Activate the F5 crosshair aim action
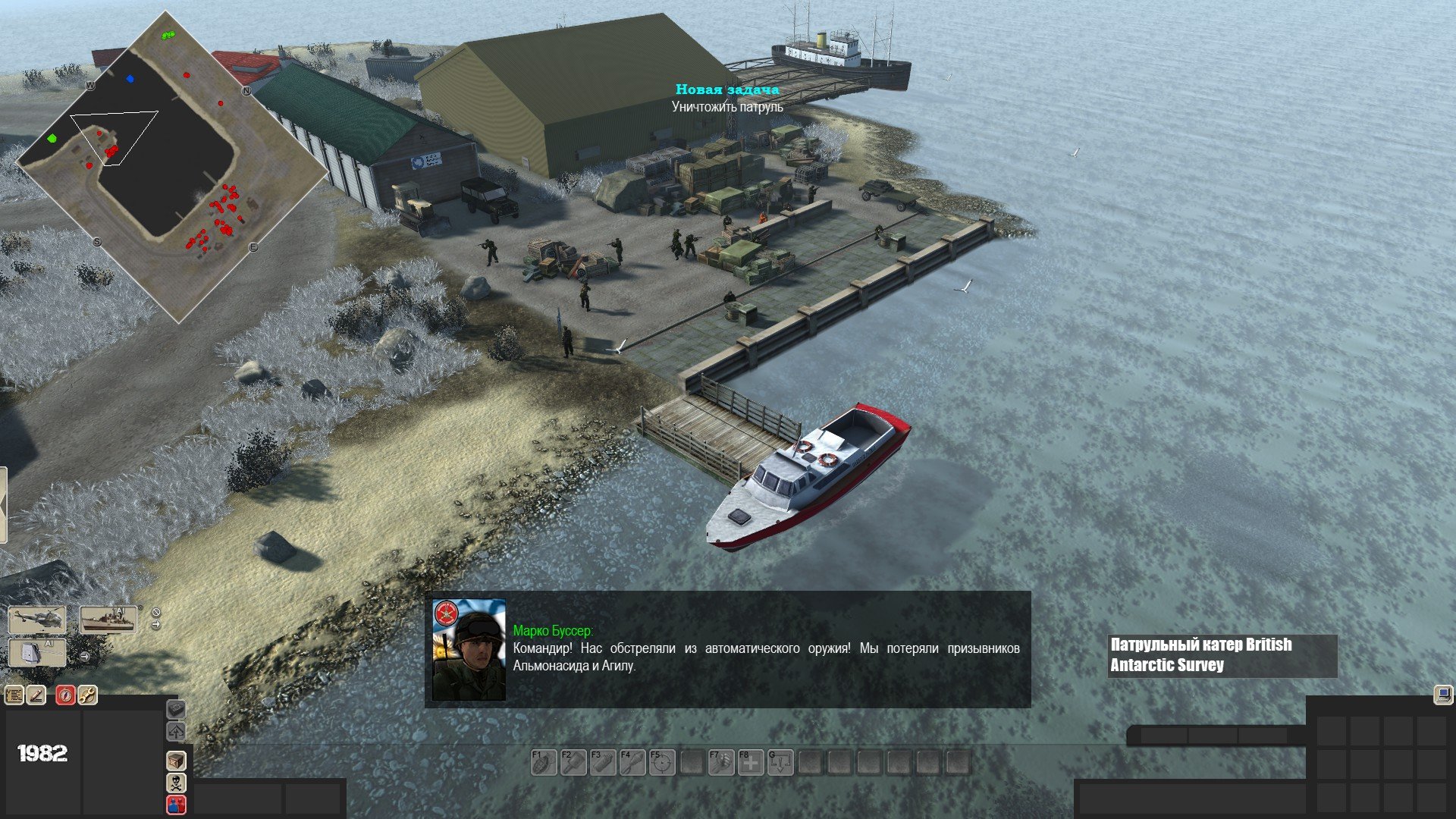The width and height of the screenshot is (1456, 819). 662,762
